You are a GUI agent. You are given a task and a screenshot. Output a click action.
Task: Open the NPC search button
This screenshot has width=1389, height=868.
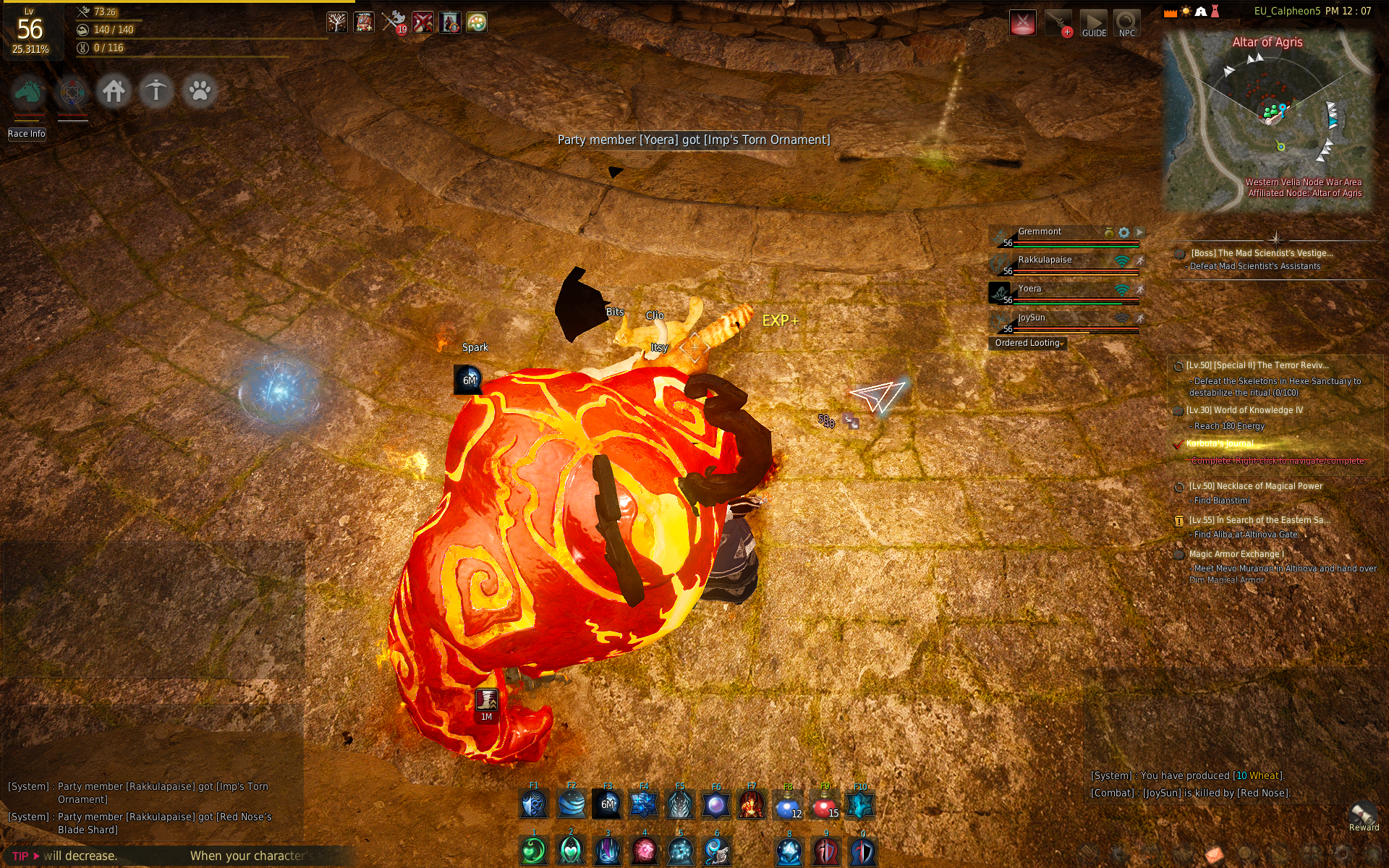tap(1126, 24)
